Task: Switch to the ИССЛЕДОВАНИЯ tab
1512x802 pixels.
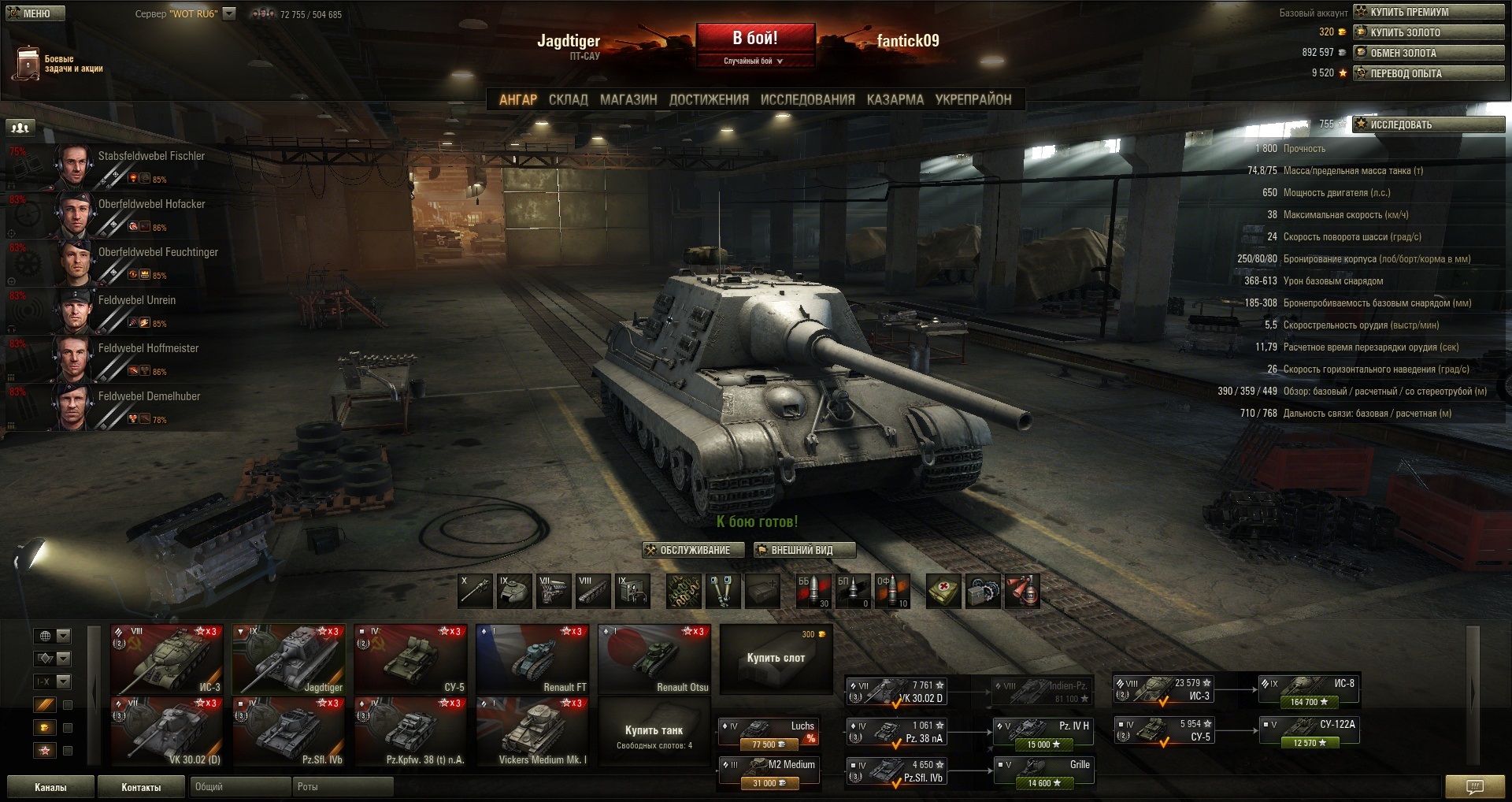Action: point(807,100)
